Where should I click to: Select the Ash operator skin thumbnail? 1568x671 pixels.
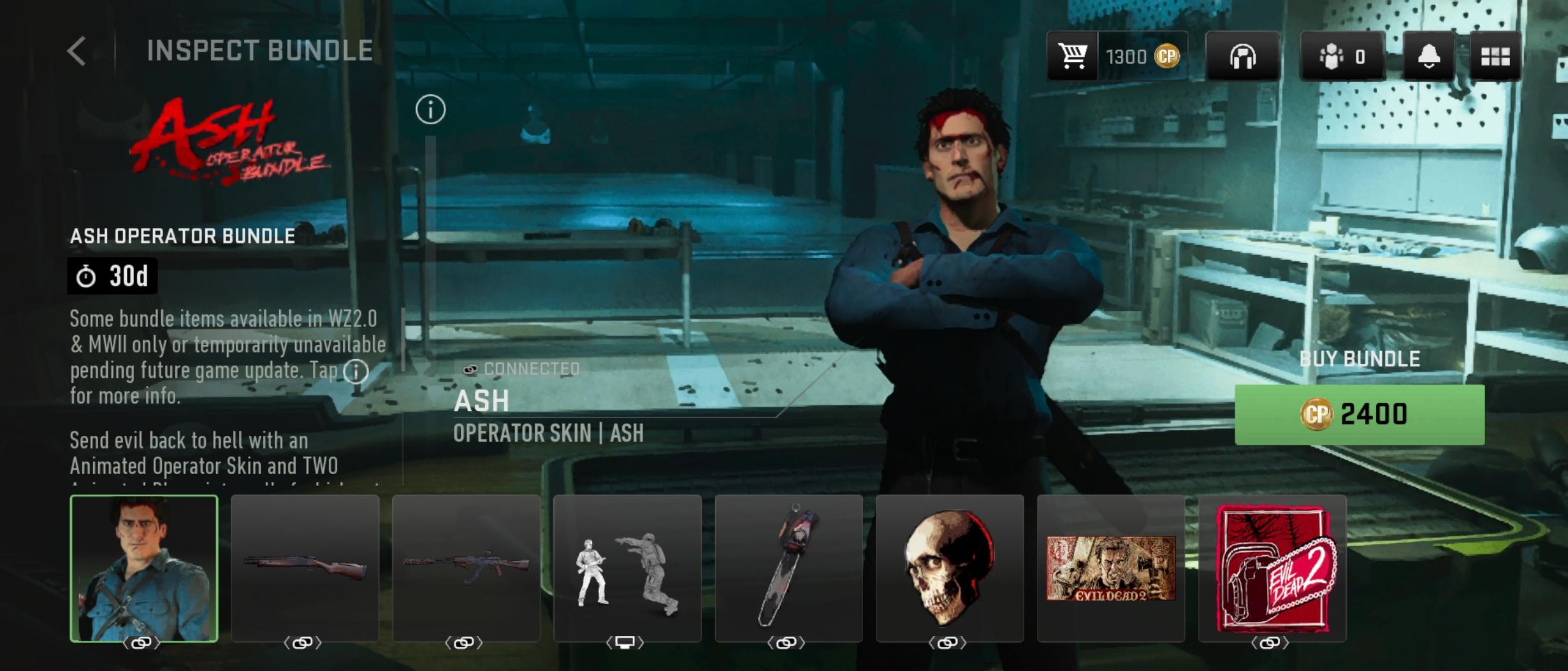point(144,568)
